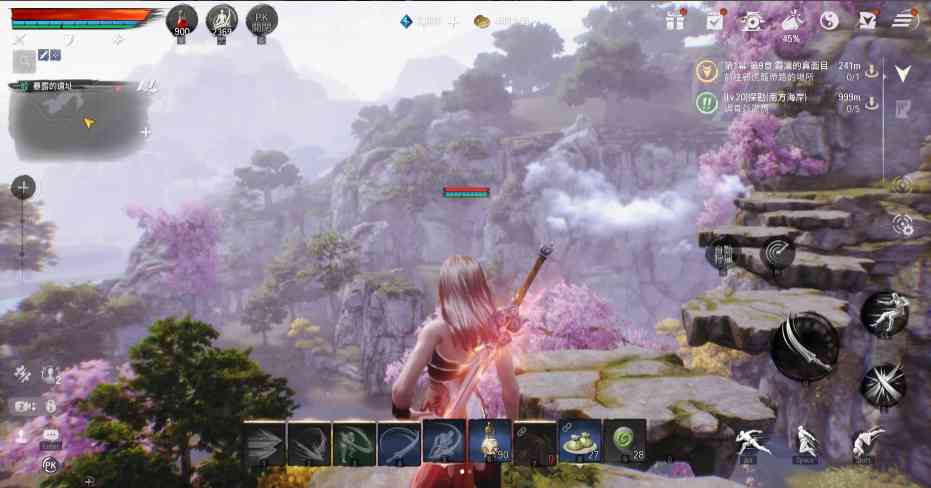Screen dimensions: 931x488
Task: Activate the starburst skill button
Action: (x=884, y=383)
